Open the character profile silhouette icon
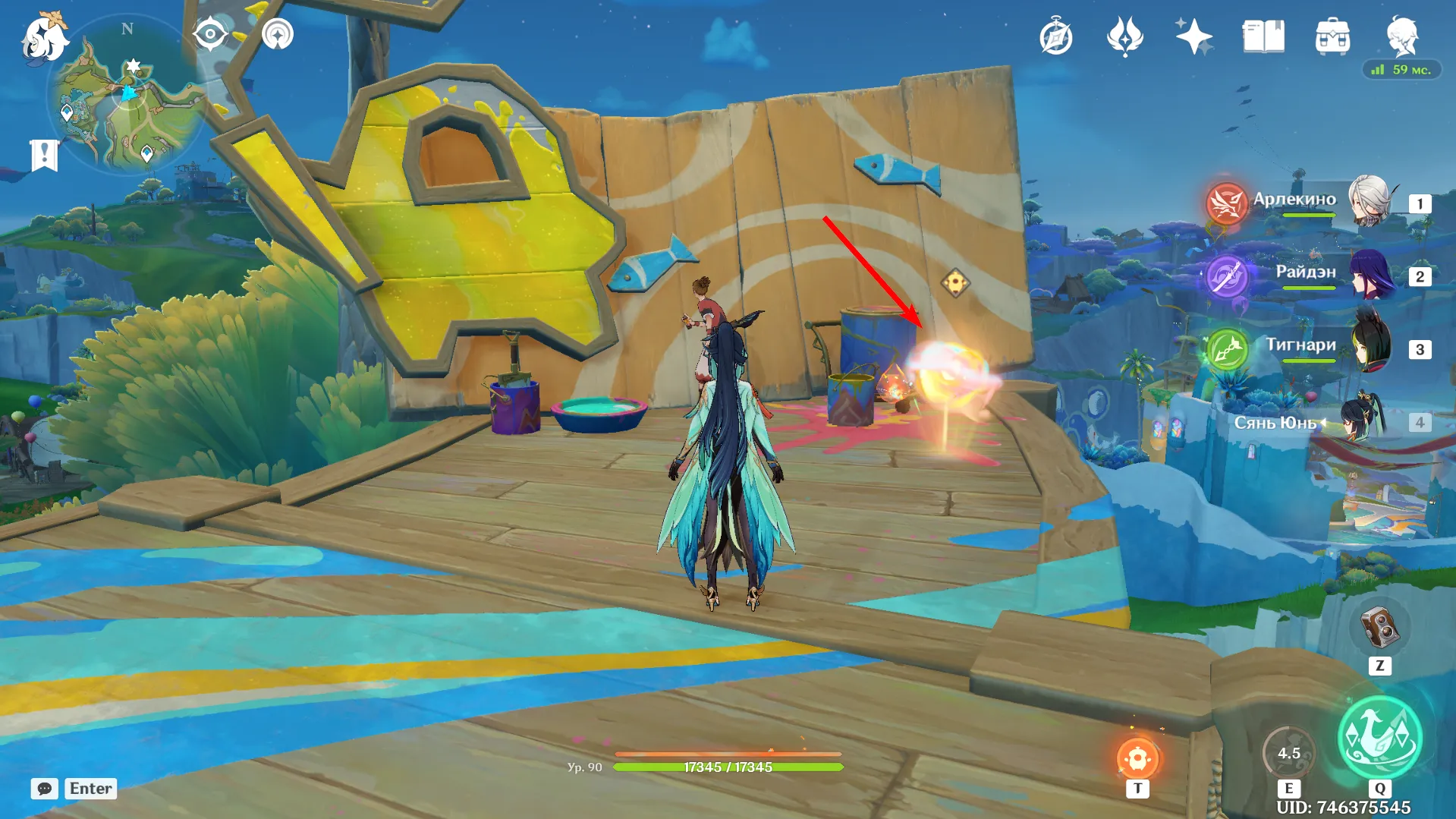Screen dimensions: 1456x819 [x=1401, y=35]
